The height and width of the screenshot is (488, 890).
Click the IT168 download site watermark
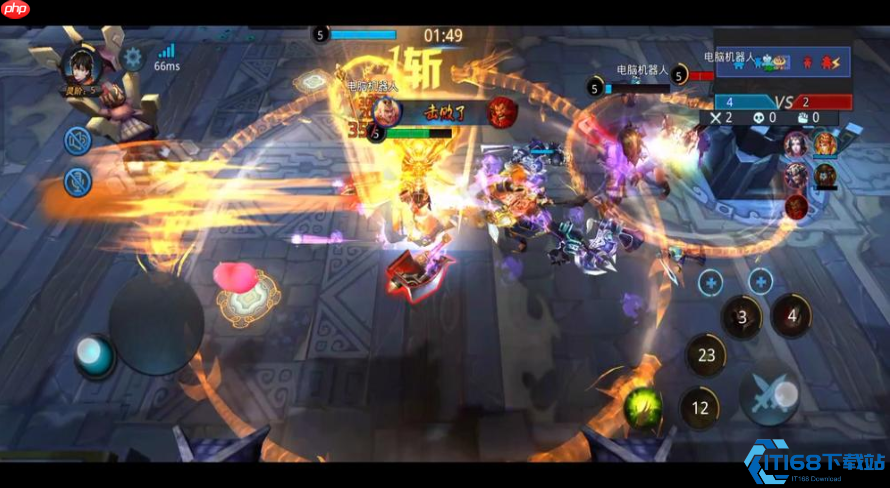coord(815,462)
